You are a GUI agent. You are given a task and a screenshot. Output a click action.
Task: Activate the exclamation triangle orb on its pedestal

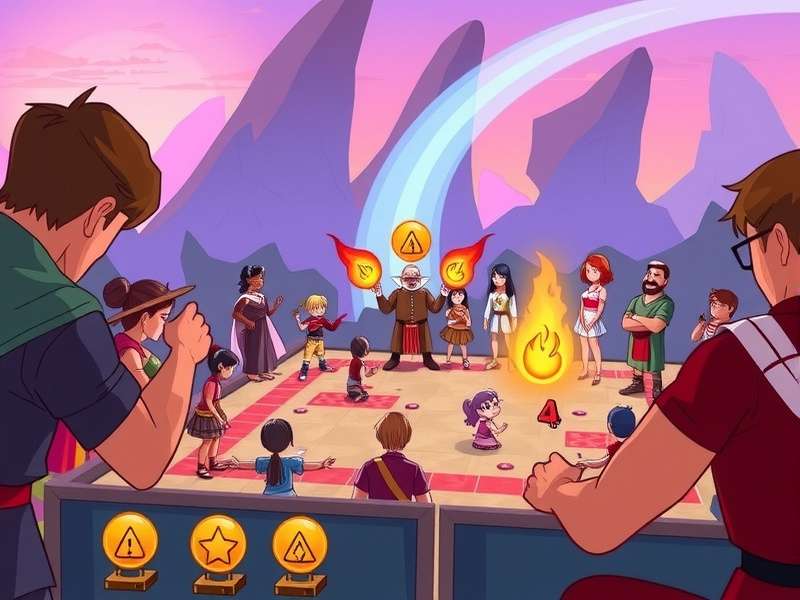(x=130, y=541)
